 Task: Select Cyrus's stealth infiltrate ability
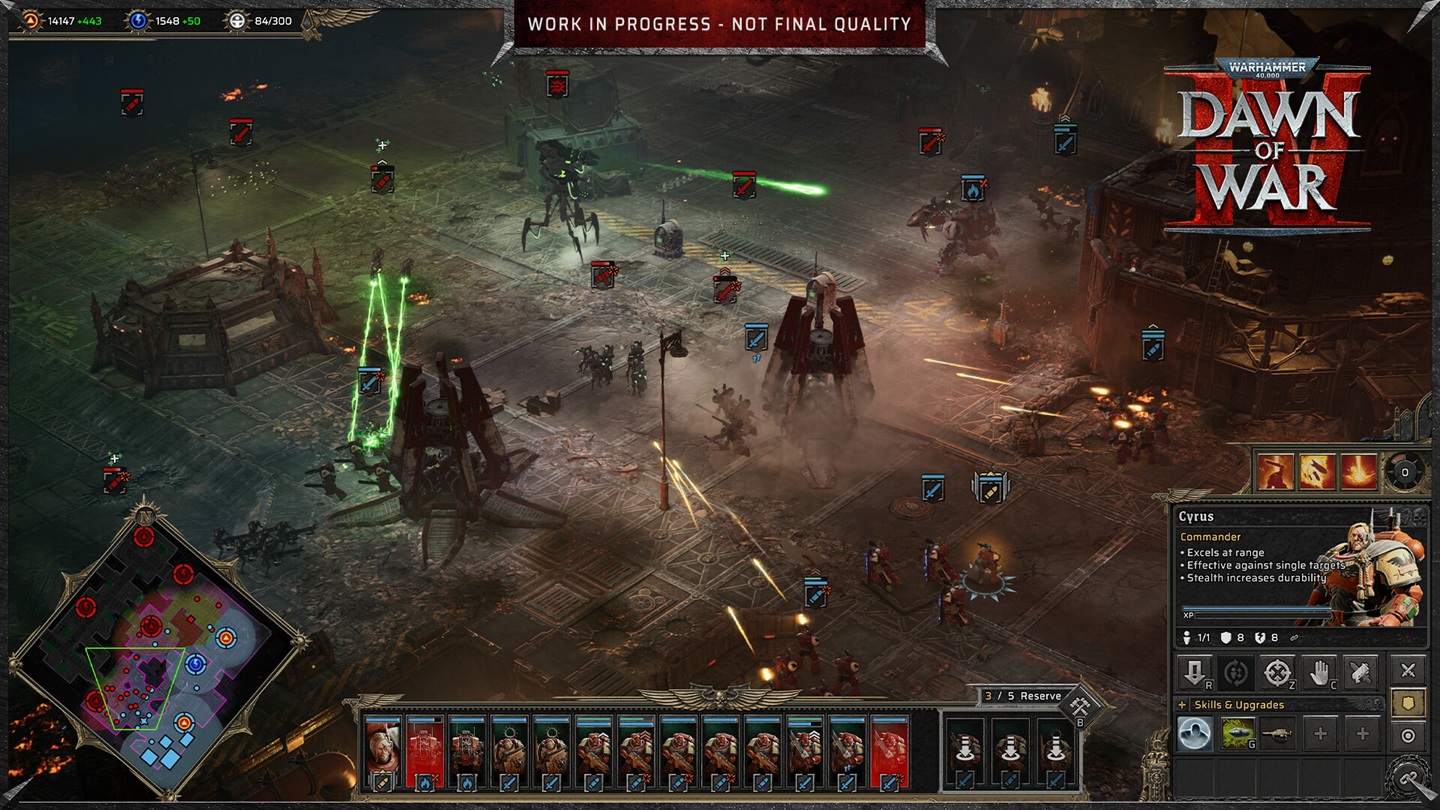click(1195, 733)
